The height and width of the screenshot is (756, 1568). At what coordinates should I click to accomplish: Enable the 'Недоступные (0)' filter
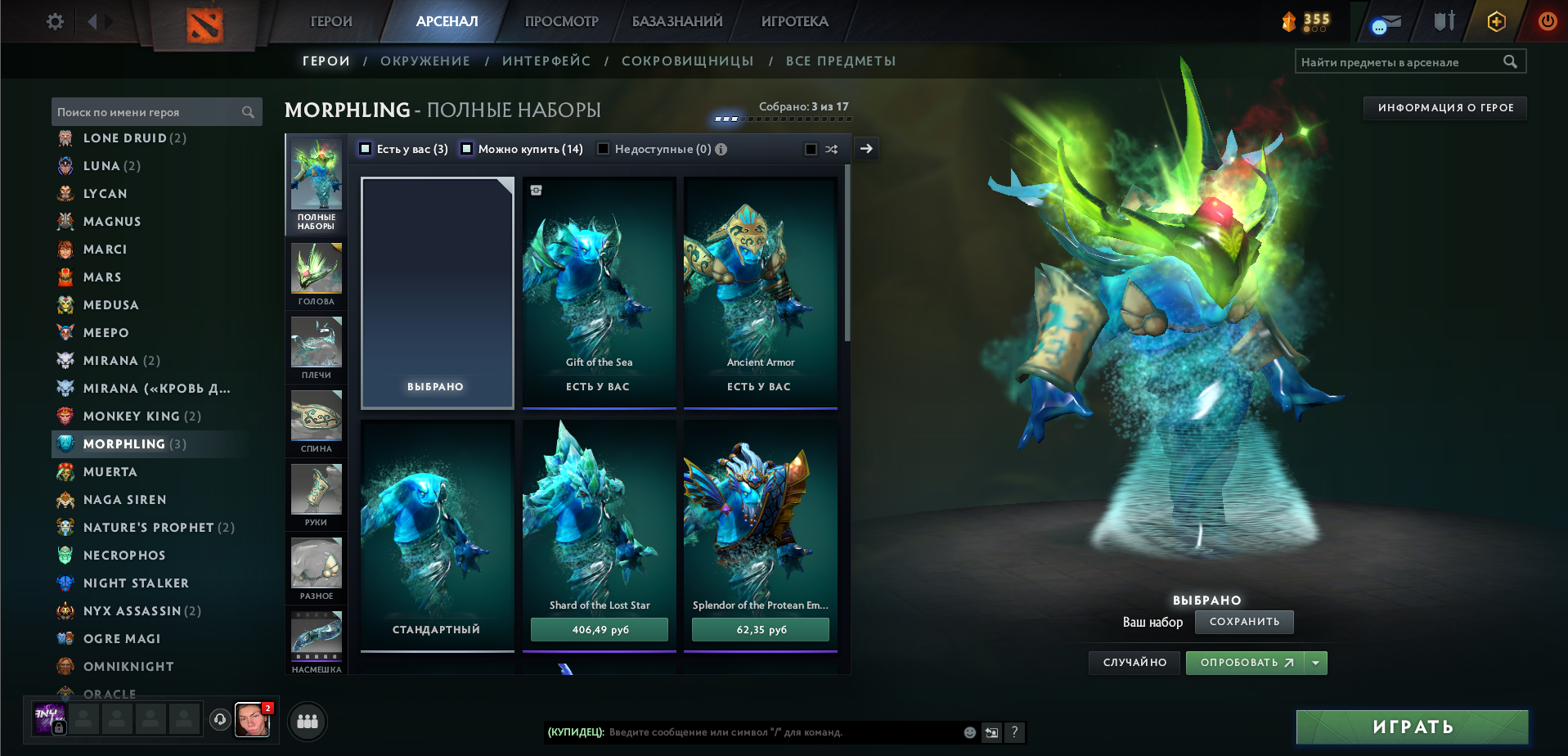pos(603,149)
